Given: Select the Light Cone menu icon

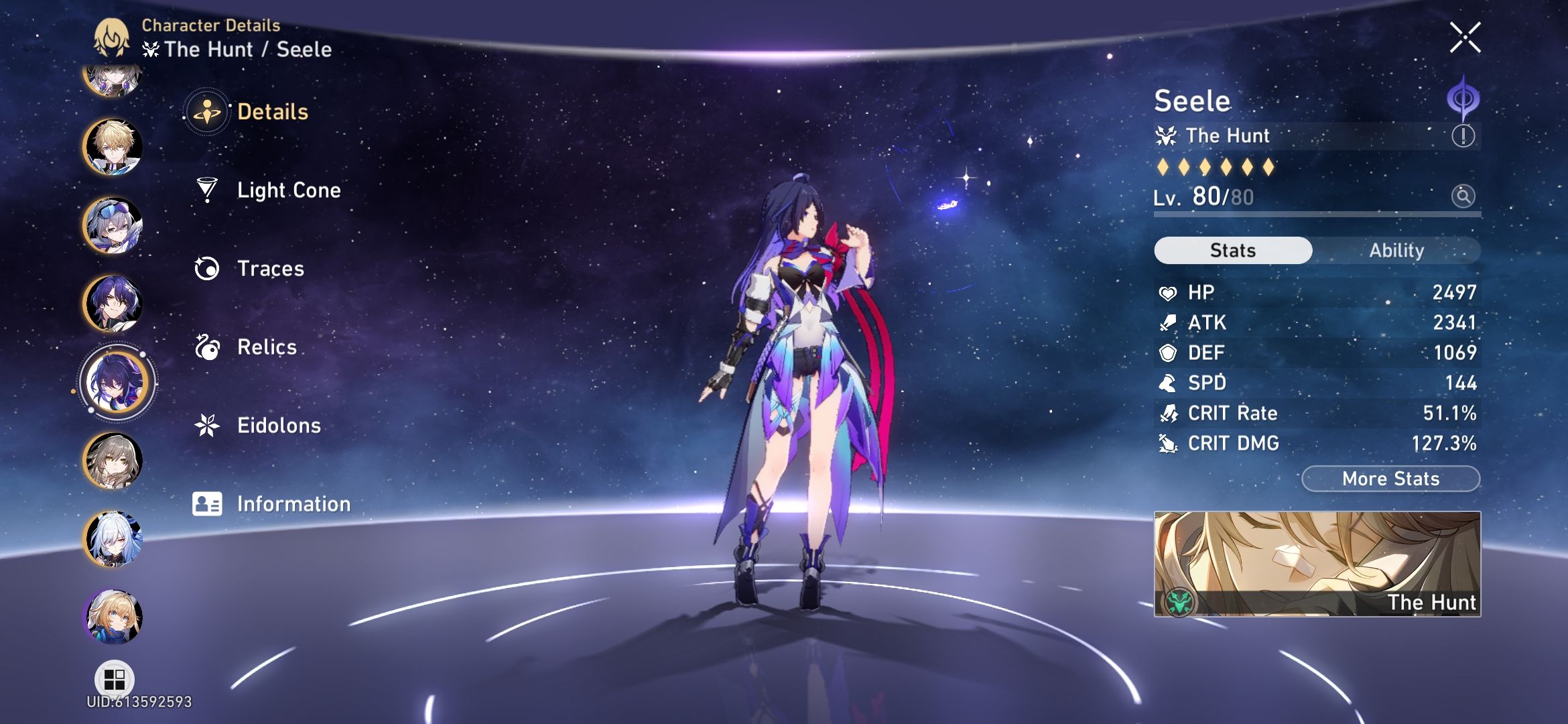Looking at the screenshot, I should (208, 190).
